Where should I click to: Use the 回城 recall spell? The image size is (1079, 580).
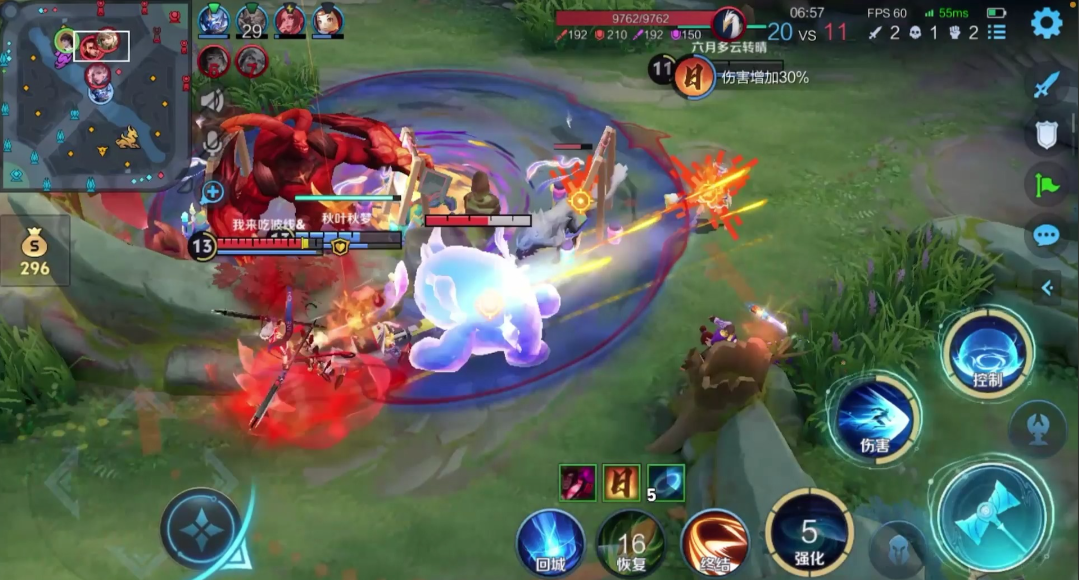tap(550, 543)
